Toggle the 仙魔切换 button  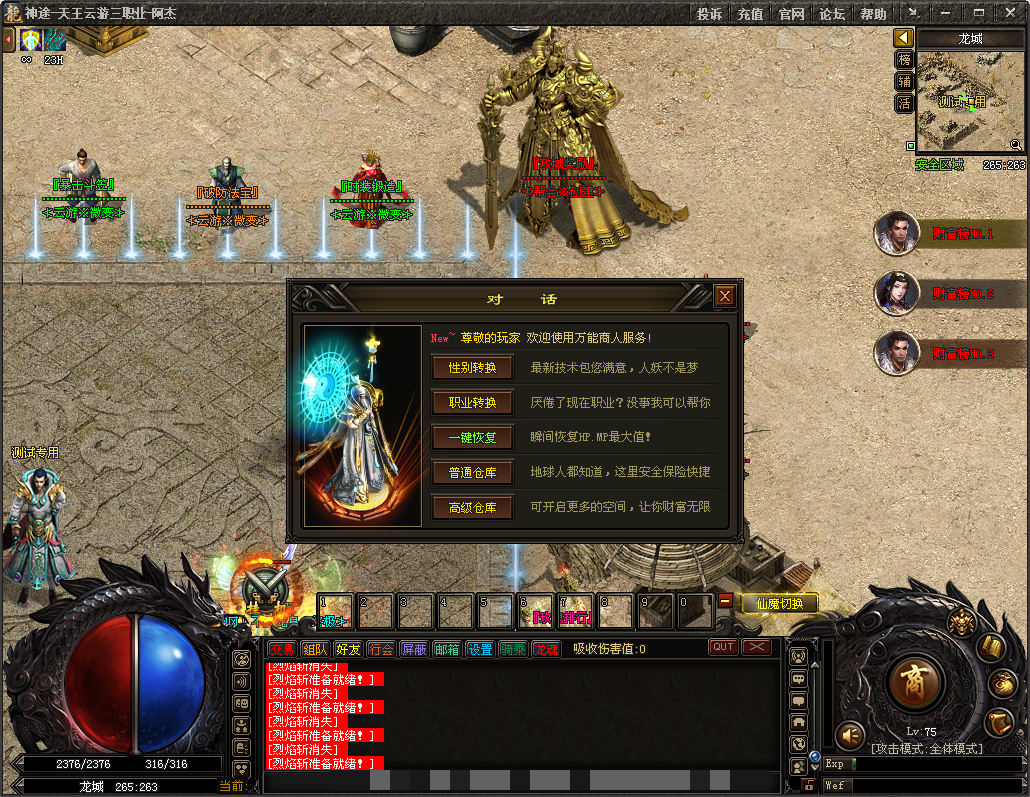pos(780,604)
